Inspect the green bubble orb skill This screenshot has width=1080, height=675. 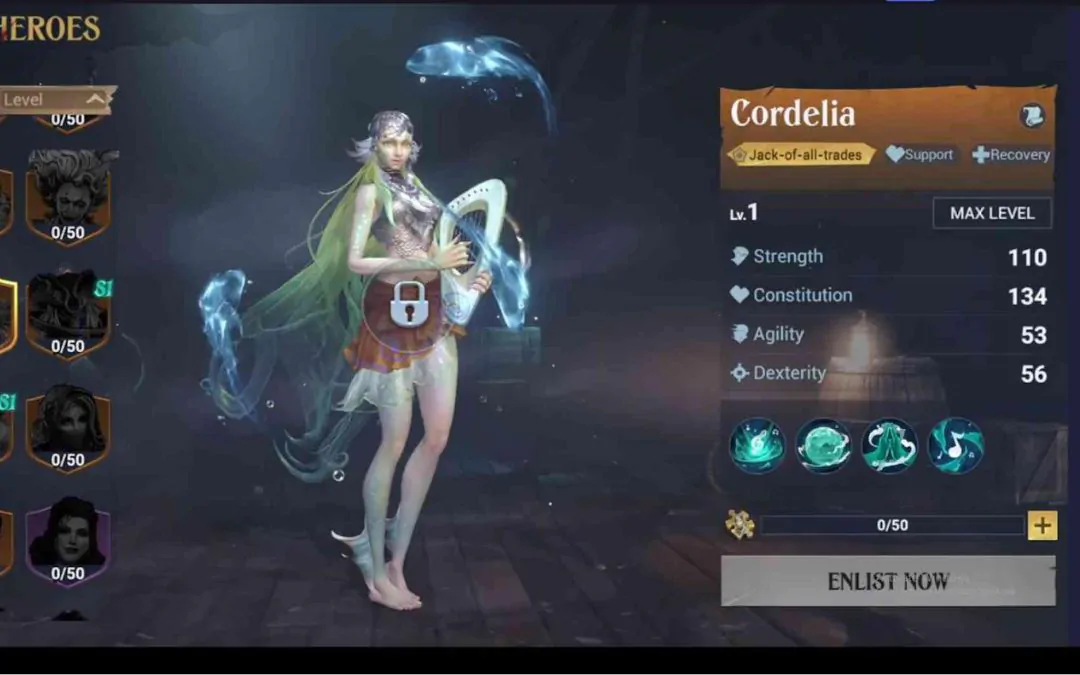[823, 446]
